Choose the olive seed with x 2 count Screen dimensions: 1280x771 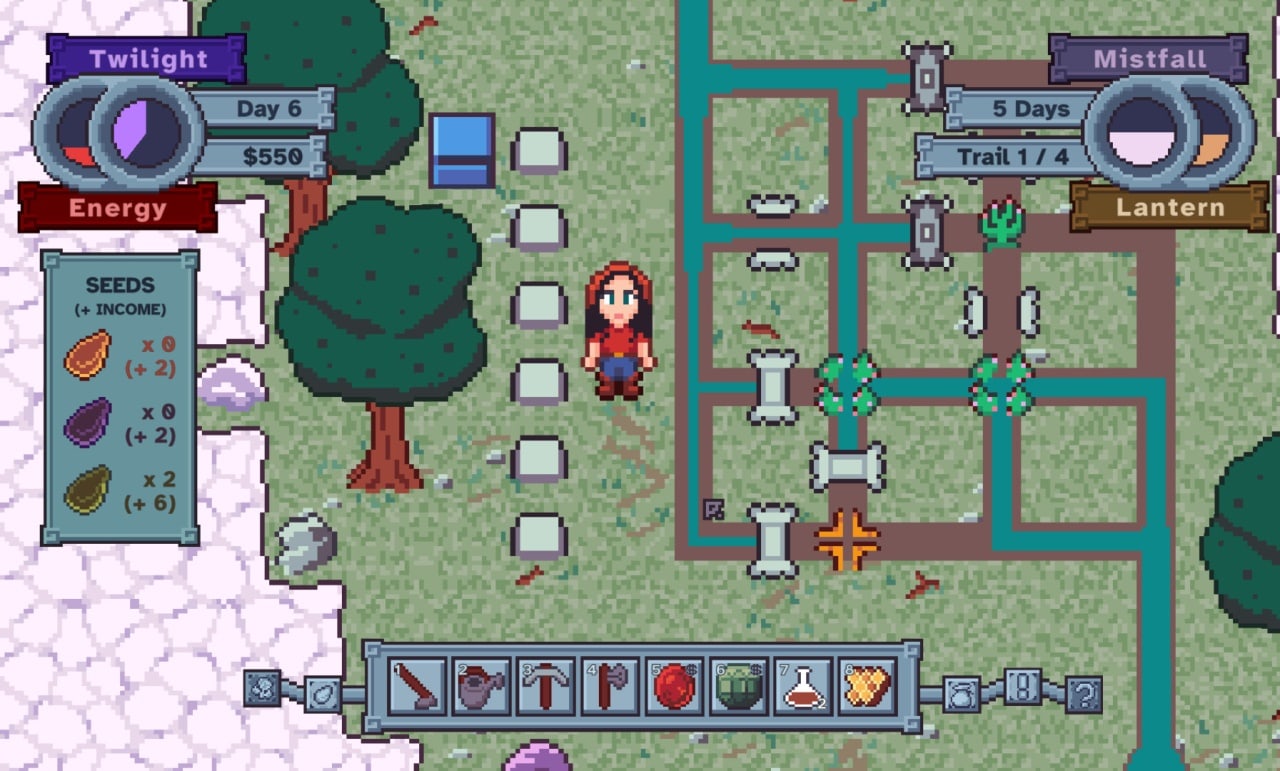[x=88, y=490]
